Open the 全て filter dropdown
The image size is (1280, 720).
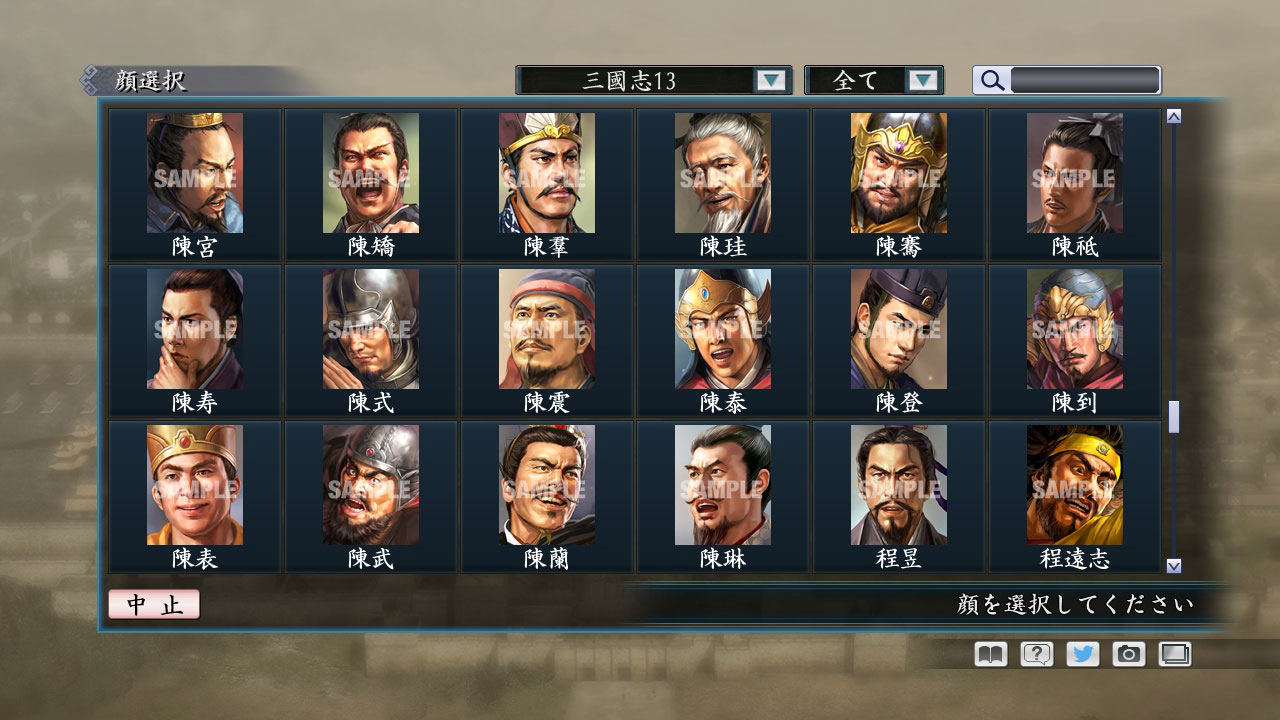pyautogui.click(x=862, y=80)
